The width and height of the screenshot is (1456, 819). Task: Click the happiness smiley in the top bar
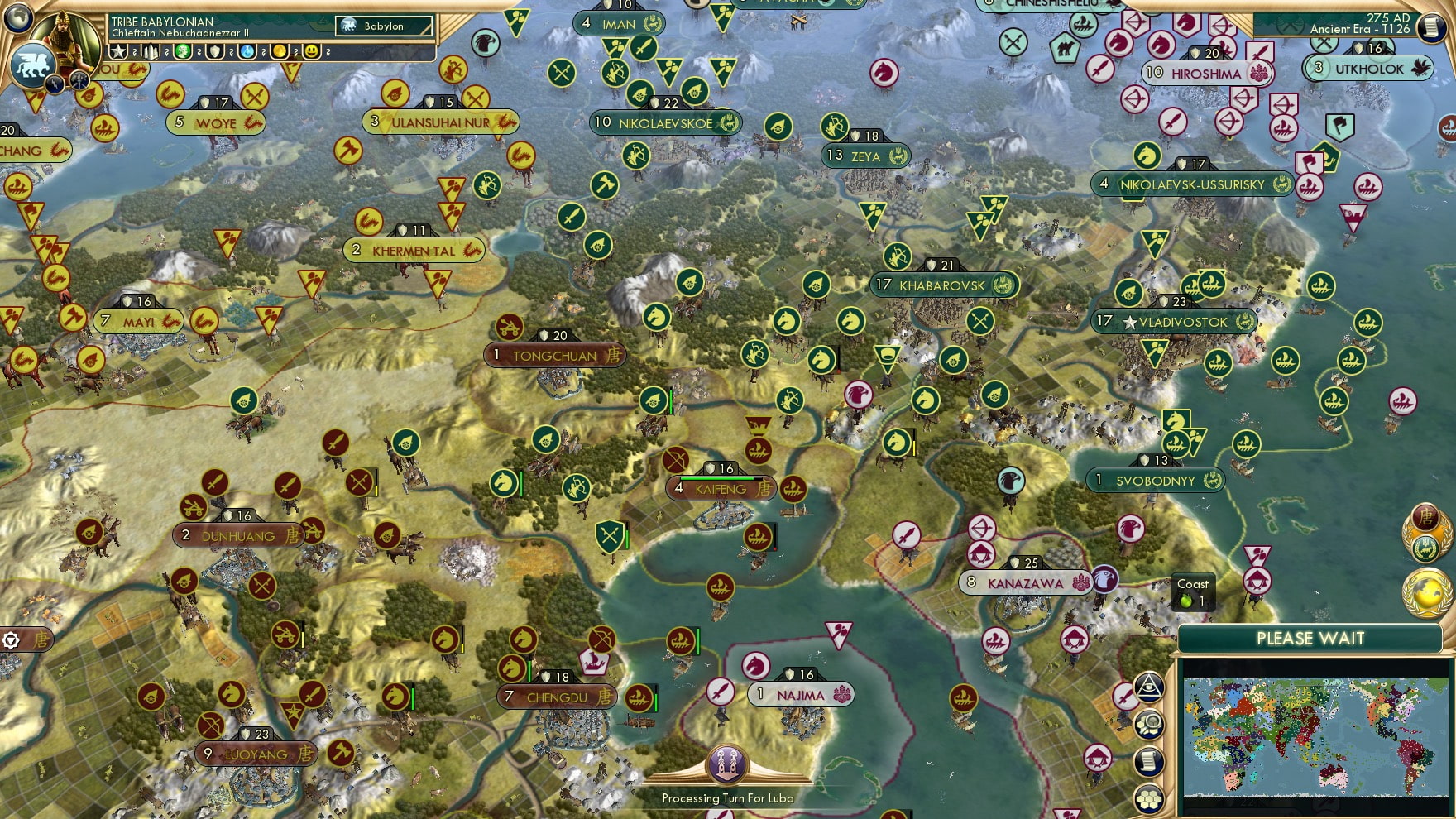click(313, 52)
